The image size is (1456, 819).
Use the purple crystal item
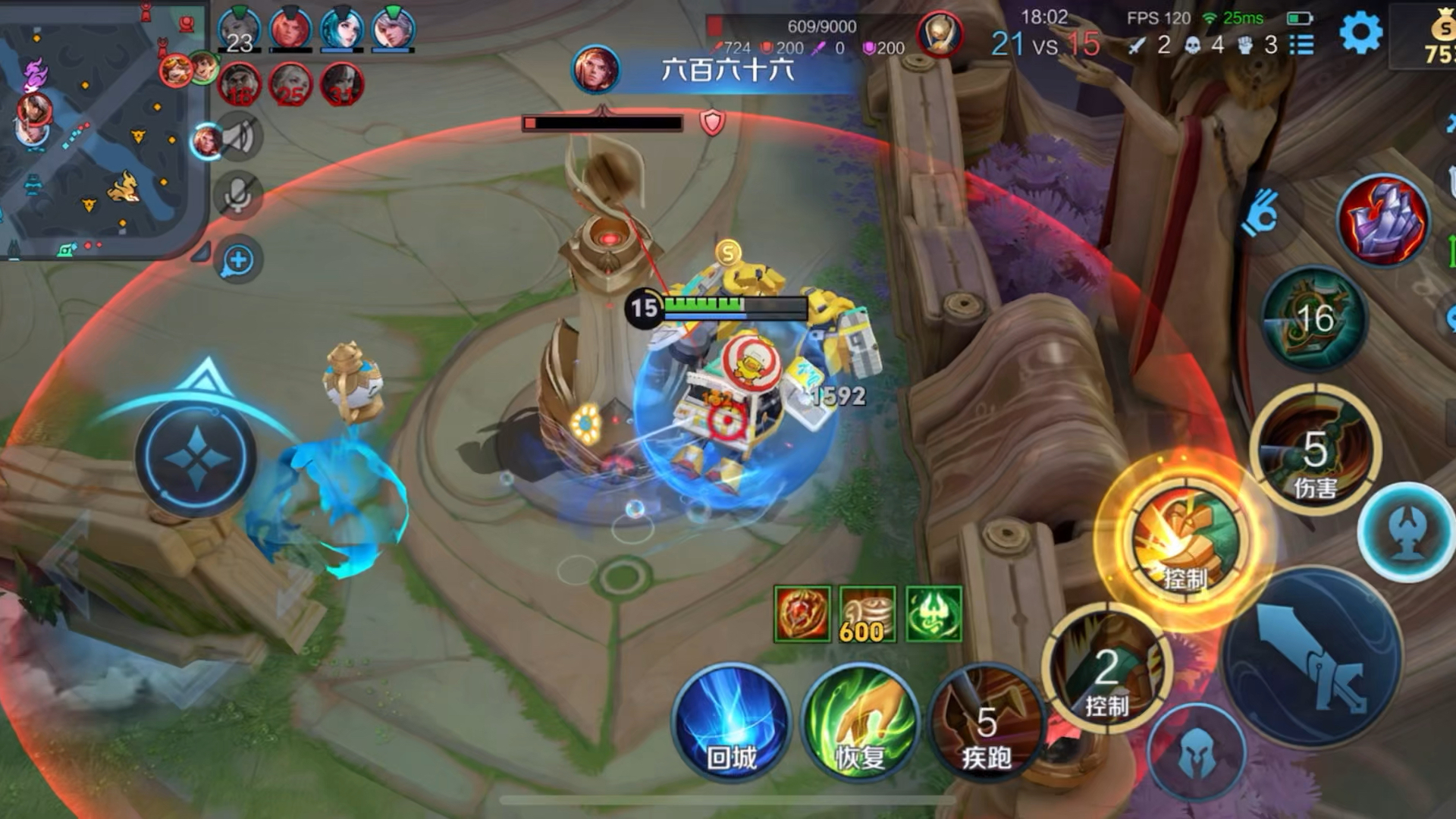click(1383, 220)
